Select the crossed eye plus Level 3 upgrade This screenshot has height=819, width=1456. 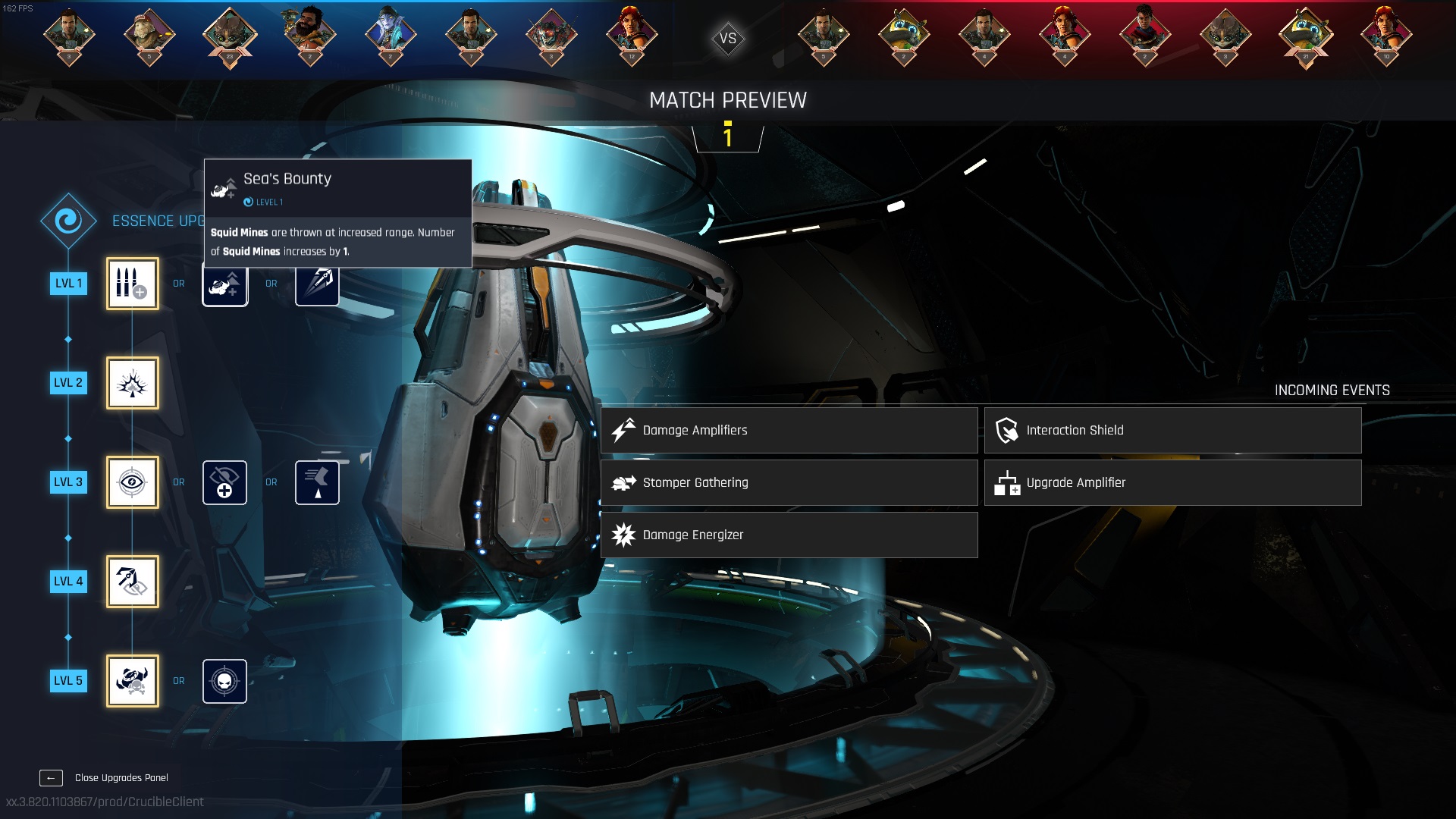click(x=224, y=482)
